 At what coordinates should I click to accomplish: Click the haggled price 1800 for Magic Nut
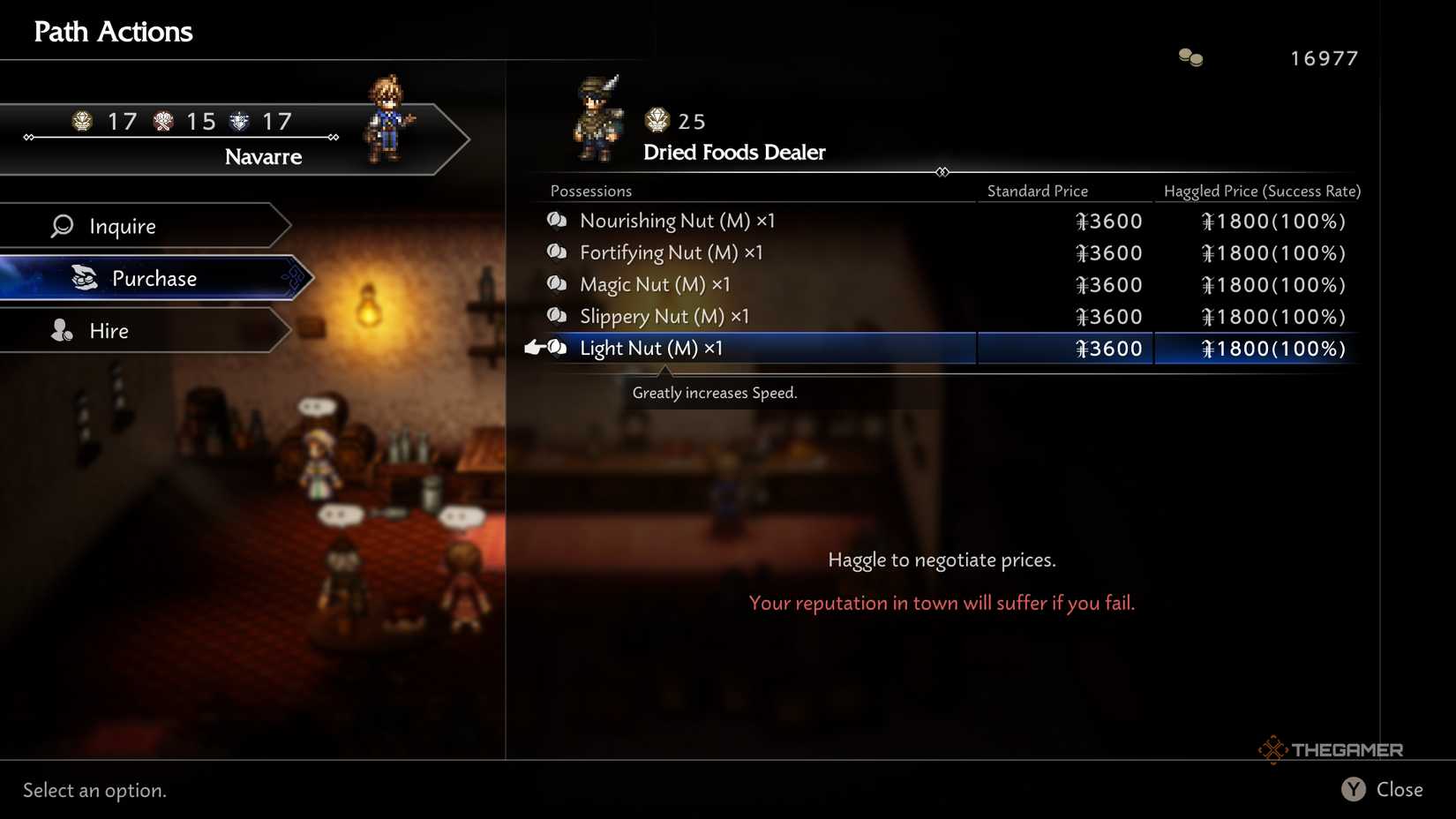(1272, 284)
